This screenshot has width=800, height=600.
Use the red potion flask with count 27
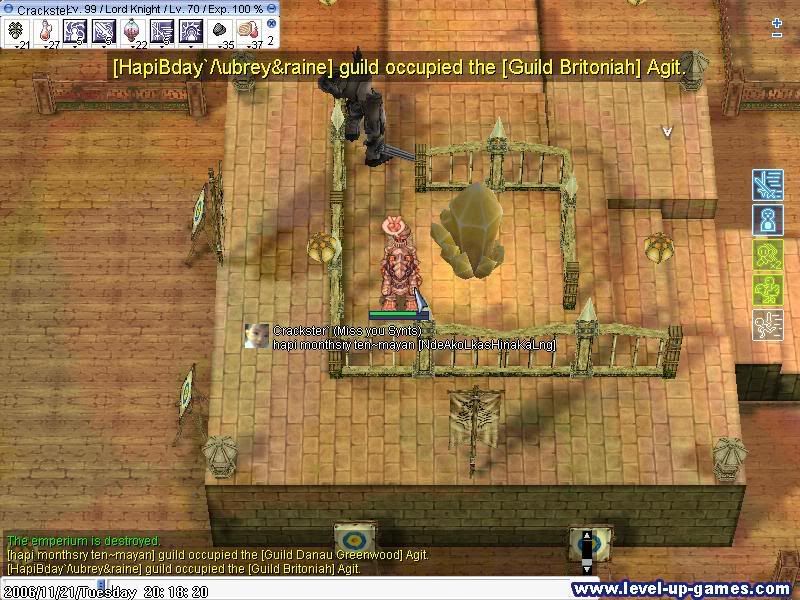coord(46,32)
